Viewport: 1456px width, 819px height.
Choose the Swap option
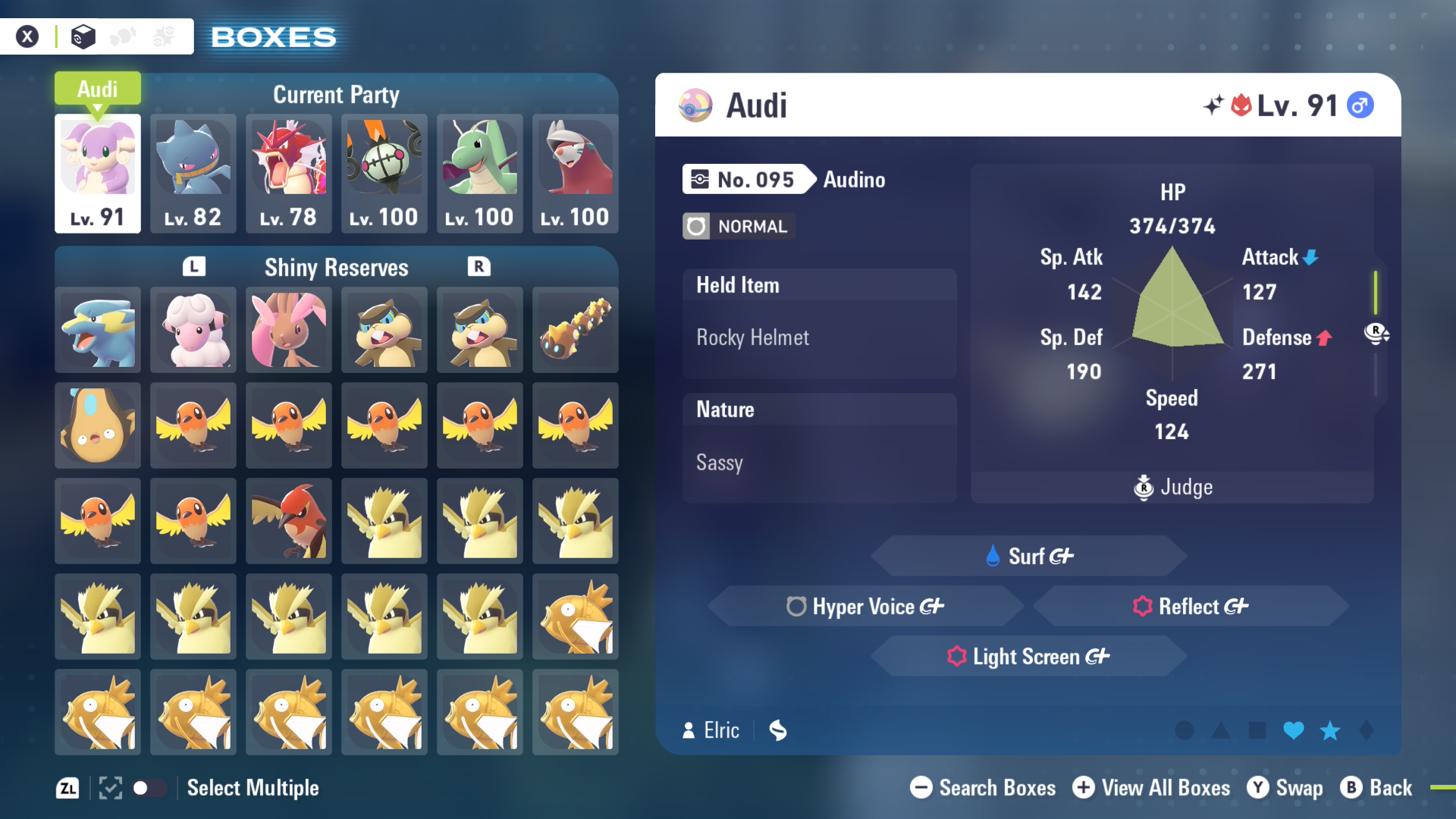point(1285,788)
